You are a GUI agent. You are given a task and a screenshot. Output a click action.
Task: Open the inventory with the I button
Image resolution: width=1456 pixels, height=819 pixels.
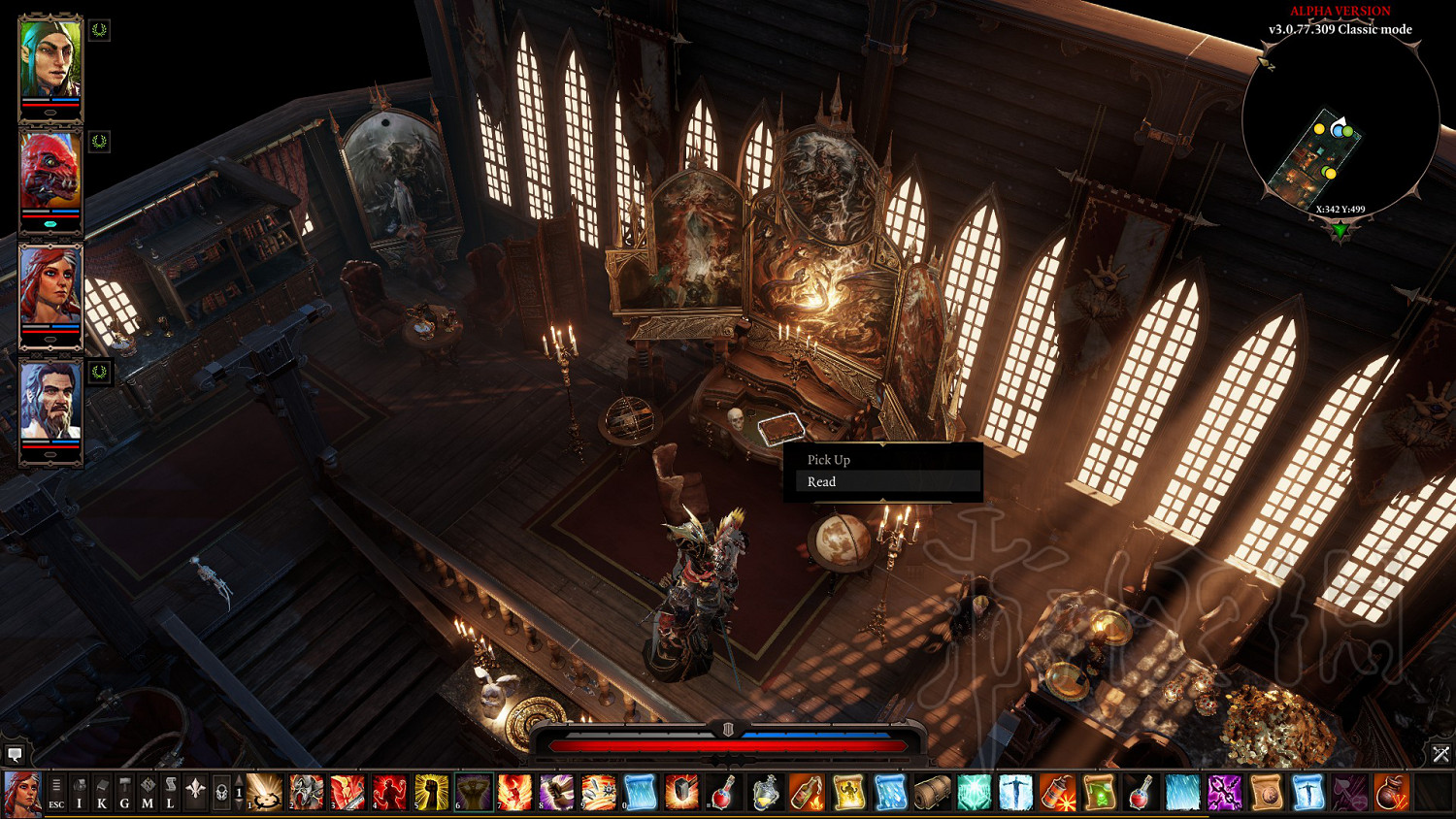click(x=80, y=793)
